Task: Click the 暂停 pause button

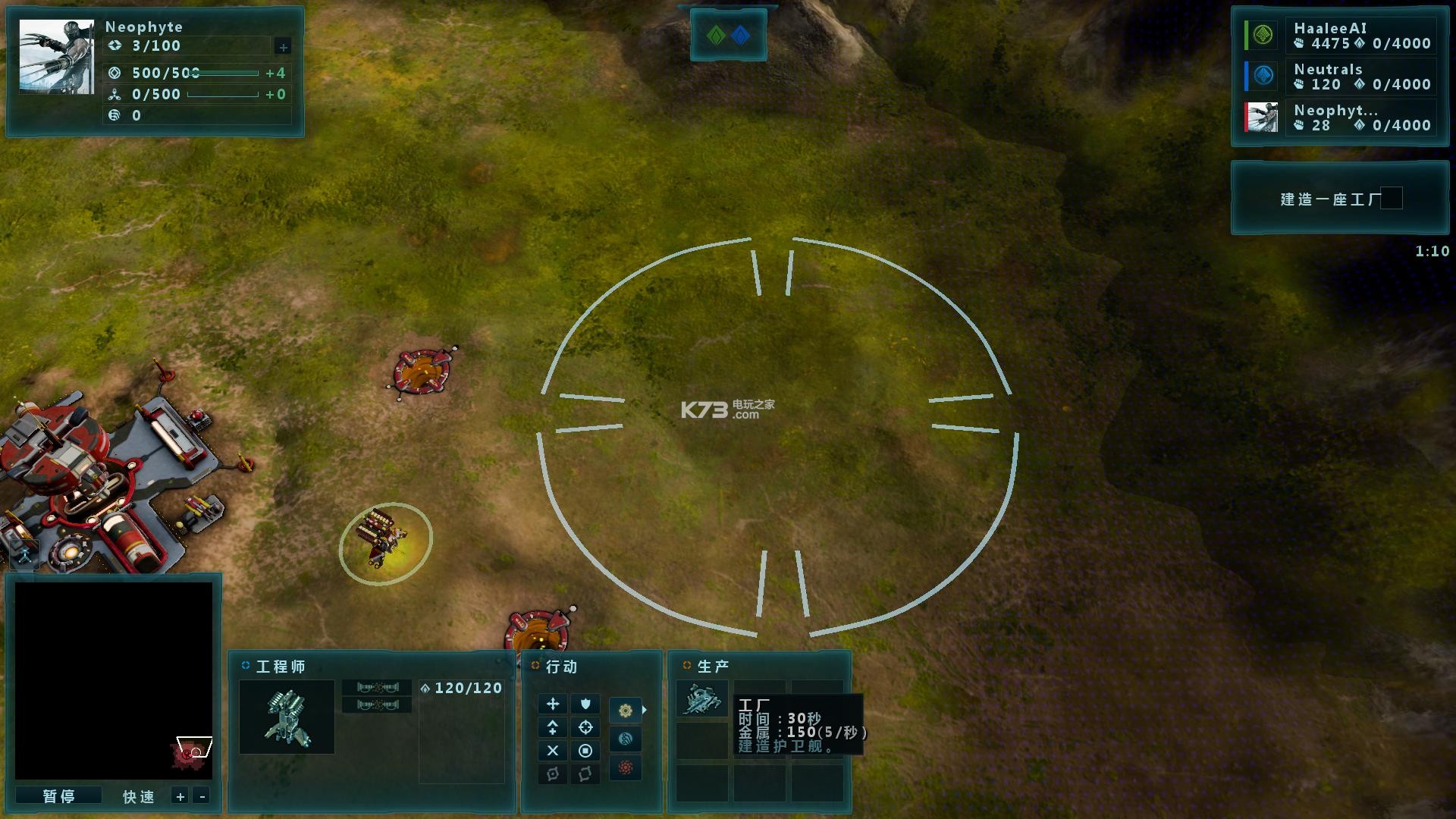Action: [58, 795]
